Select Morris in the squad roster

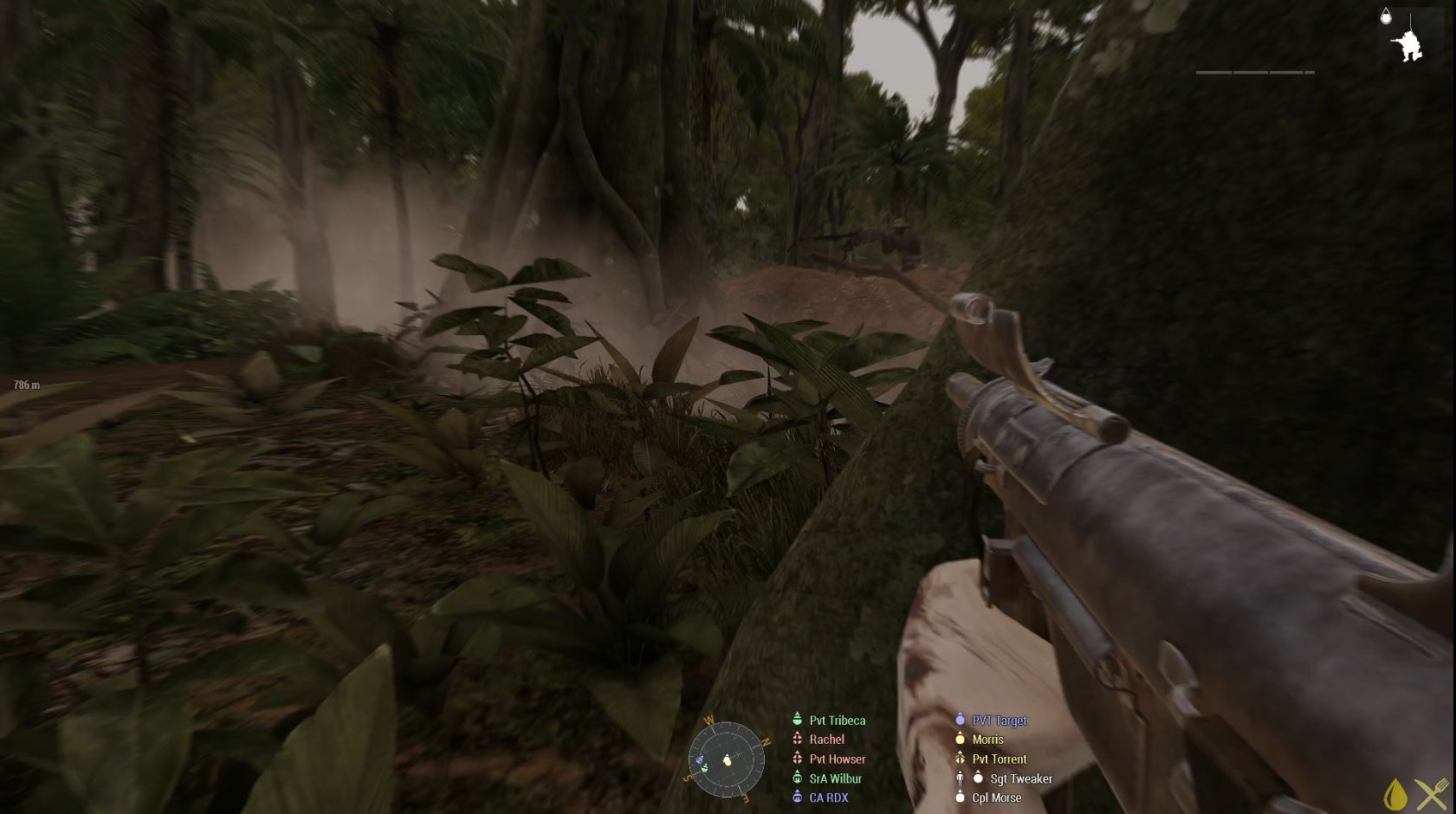click(987, 740)
